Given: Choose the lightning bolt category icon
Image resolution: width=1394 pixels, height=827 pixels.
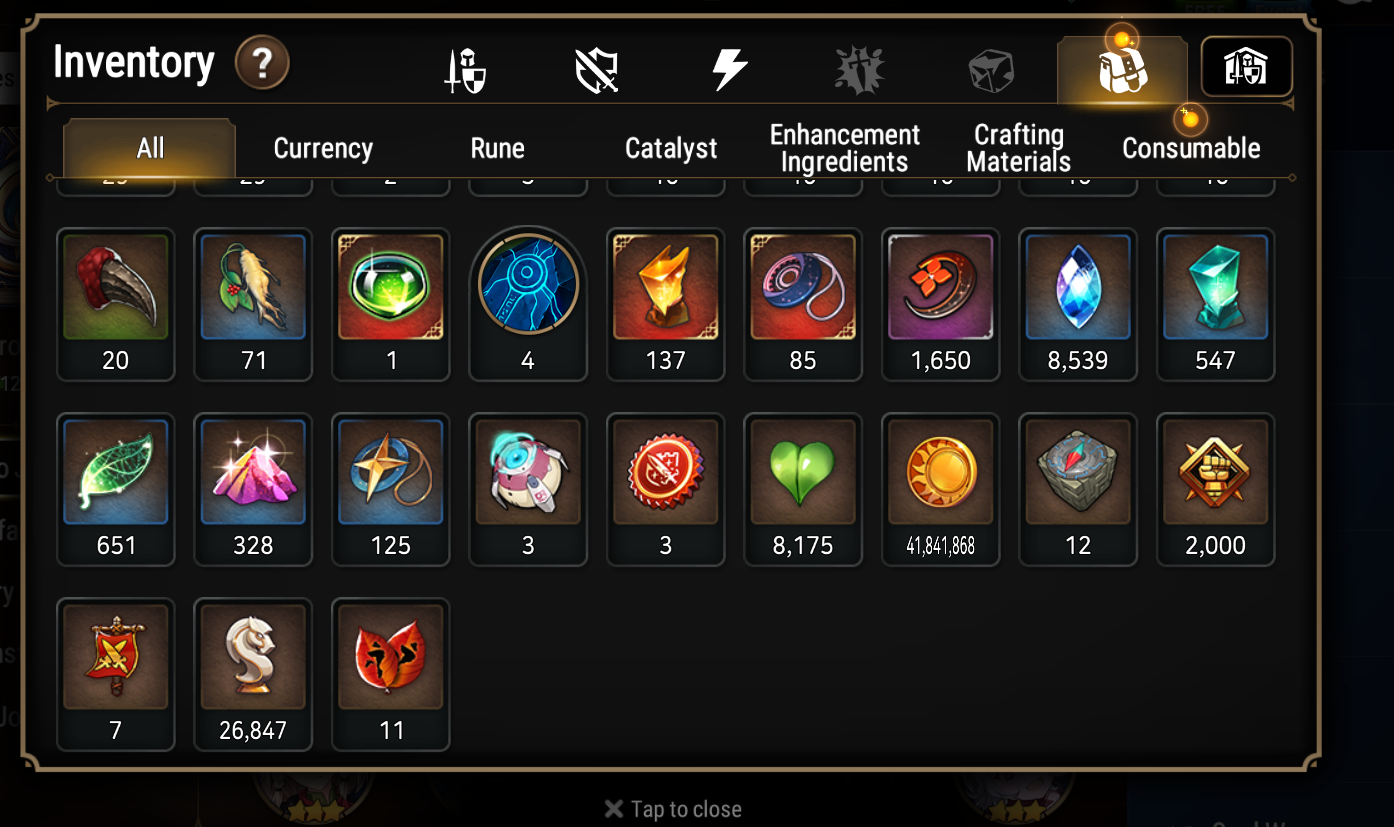Looking at the screenshot, I should (x=728, y=71).
